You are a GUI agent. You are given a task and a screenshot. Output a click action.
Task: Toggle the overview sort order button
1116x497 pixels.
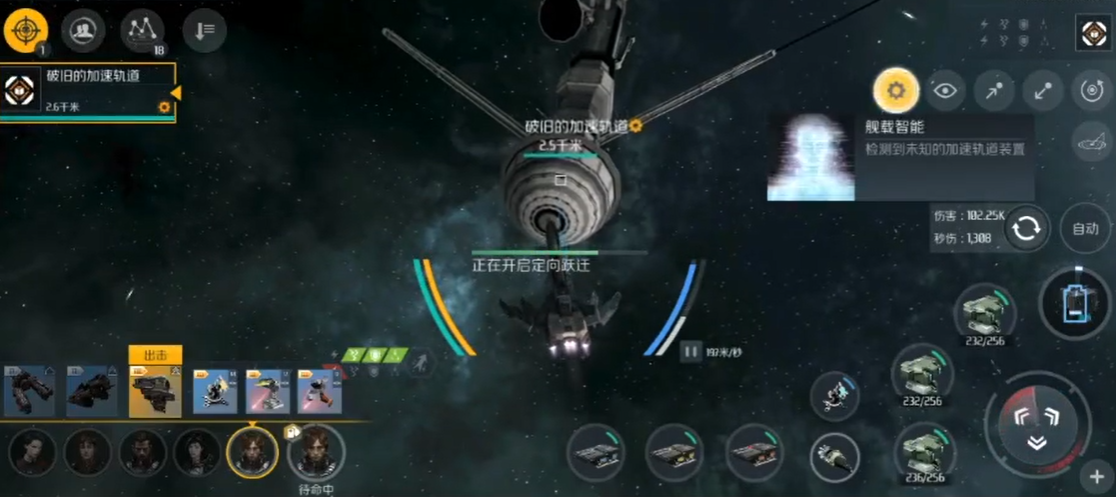pyautogui.click(x=204, y=32)
